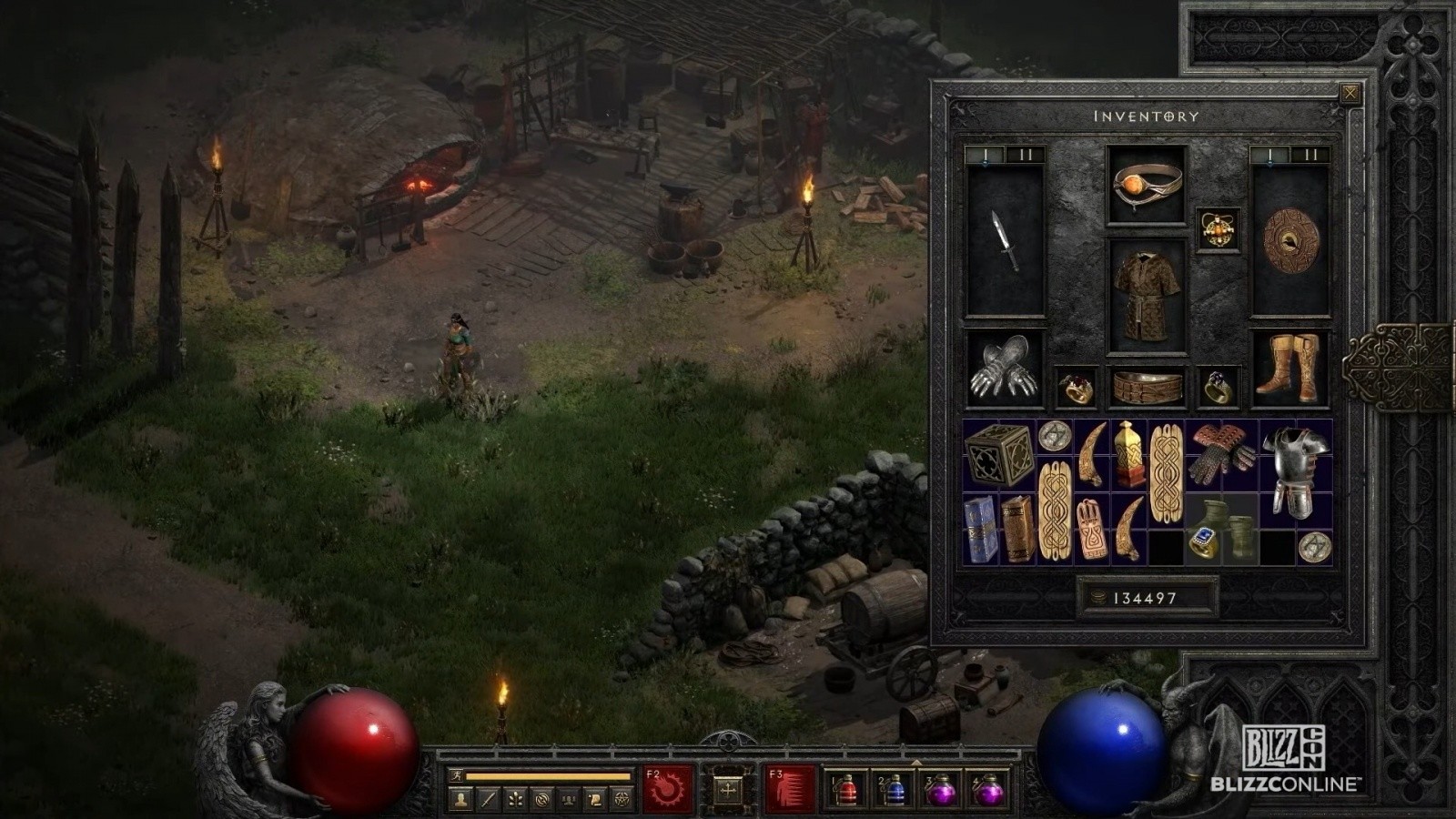Open the character screen from the mini panel
This screenshot has width=1456, height=819.
461,799
